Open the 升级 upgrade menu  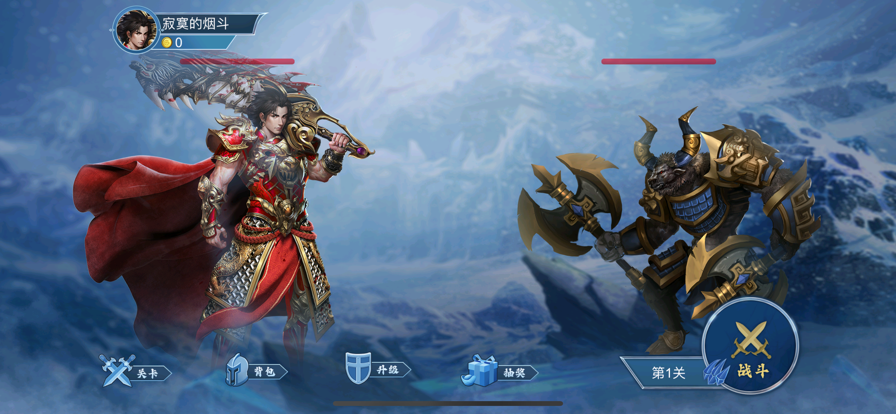point(376,370)
